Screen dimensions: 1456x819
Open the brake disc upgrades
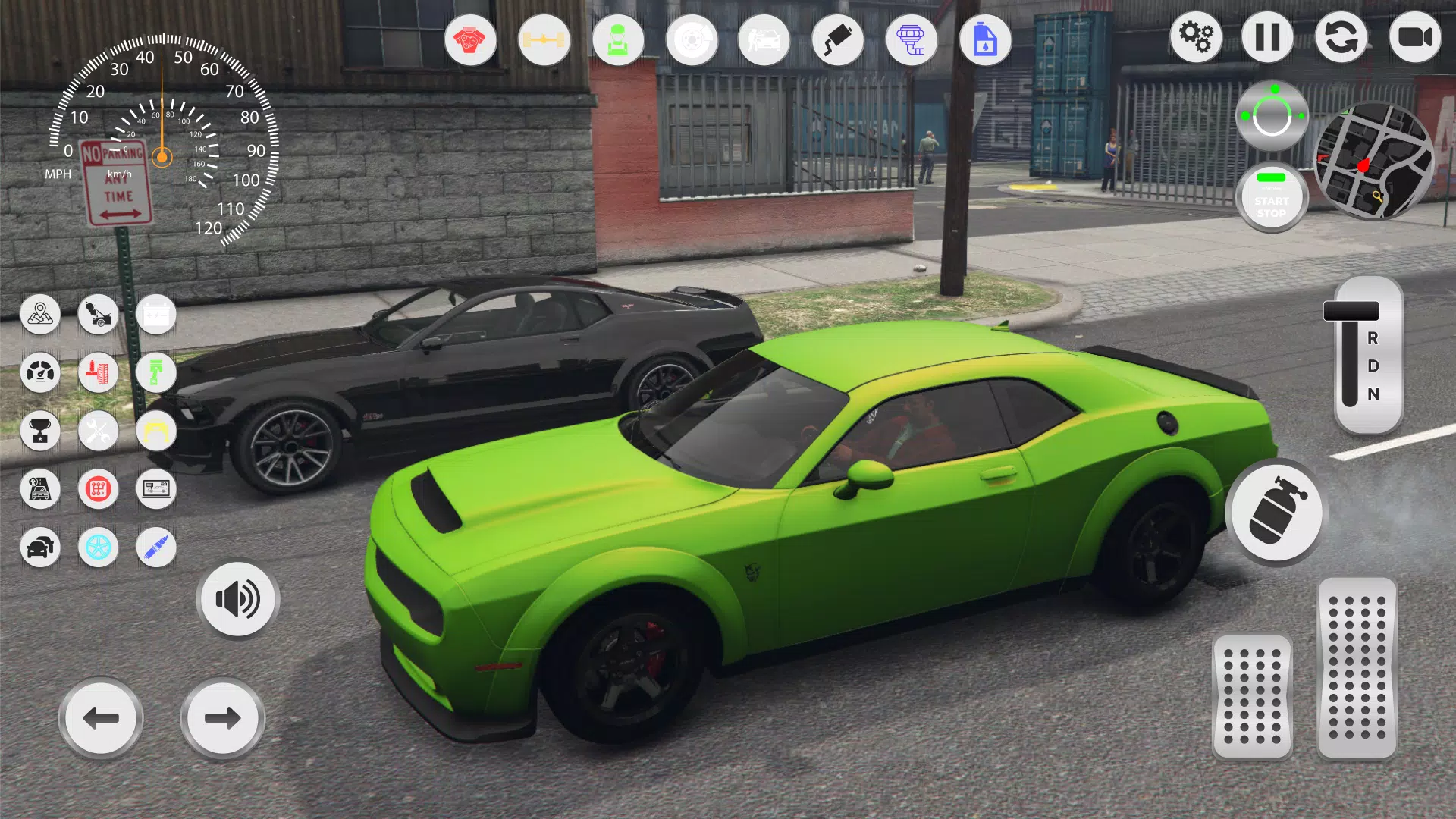(691, 40)
